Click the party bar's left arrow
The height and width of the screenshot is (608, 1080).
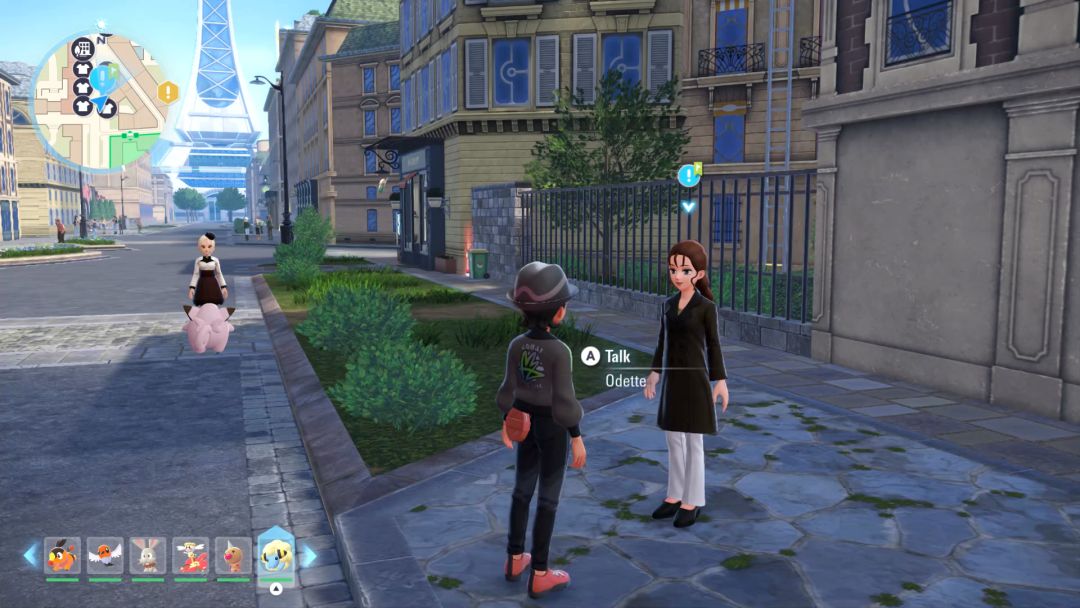30,555
